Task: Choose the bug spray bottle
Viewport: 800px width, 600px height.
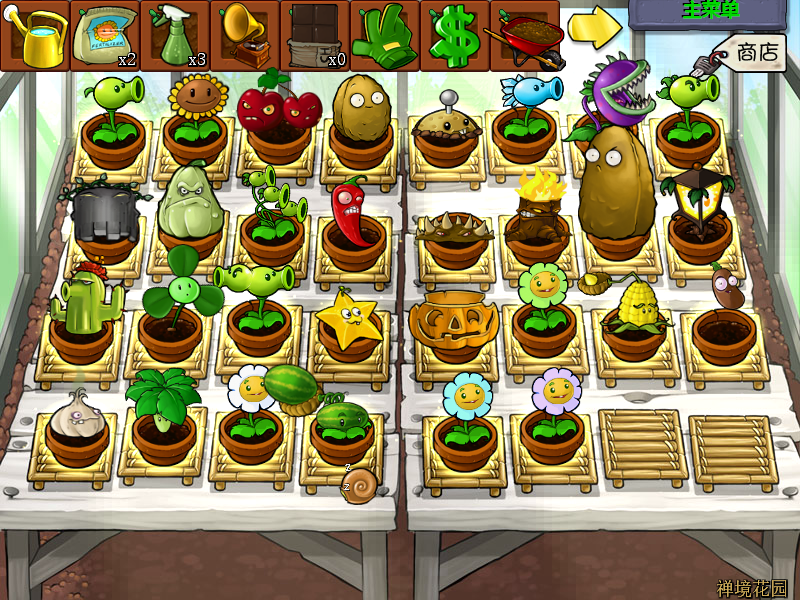Action: [x=175, y=35]
